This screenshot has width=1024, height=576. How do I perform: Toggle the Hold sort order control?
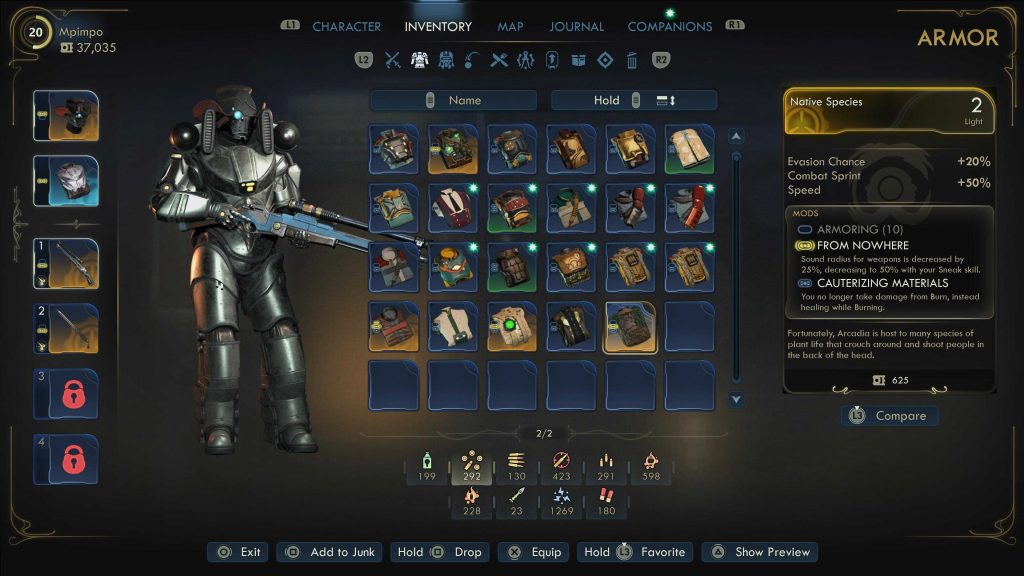634,100
